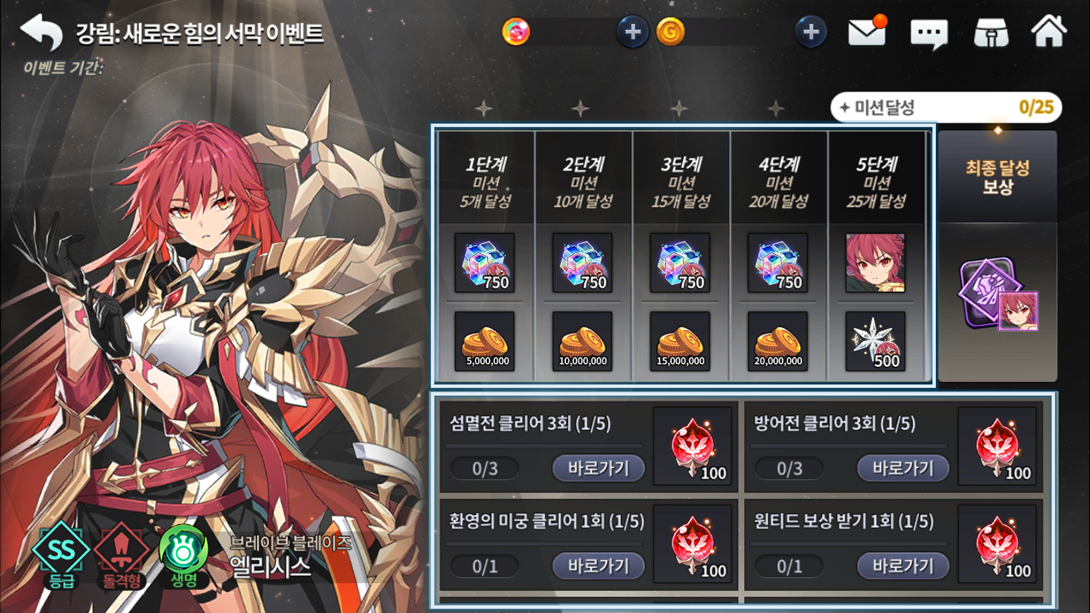Return to the home screen
The image size is (1090, 613).
coord(1049,32)
